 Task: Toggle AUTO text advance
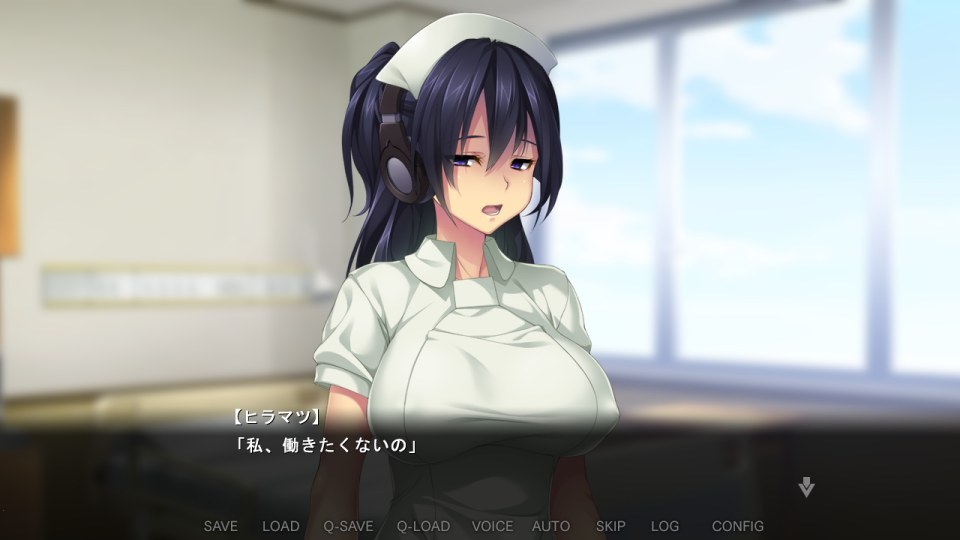point(551,526)
